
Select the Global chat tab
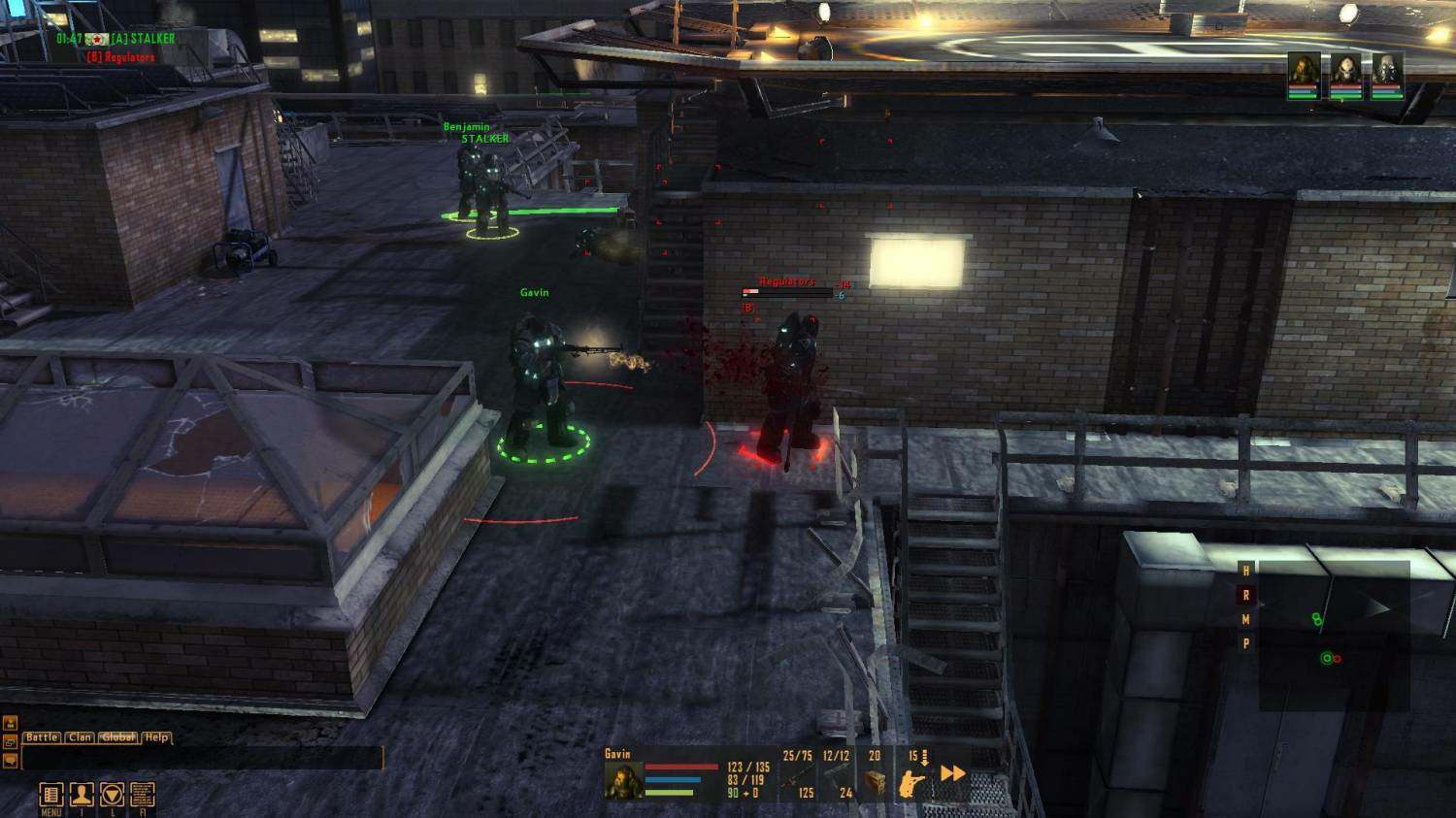tap(118, 737)
